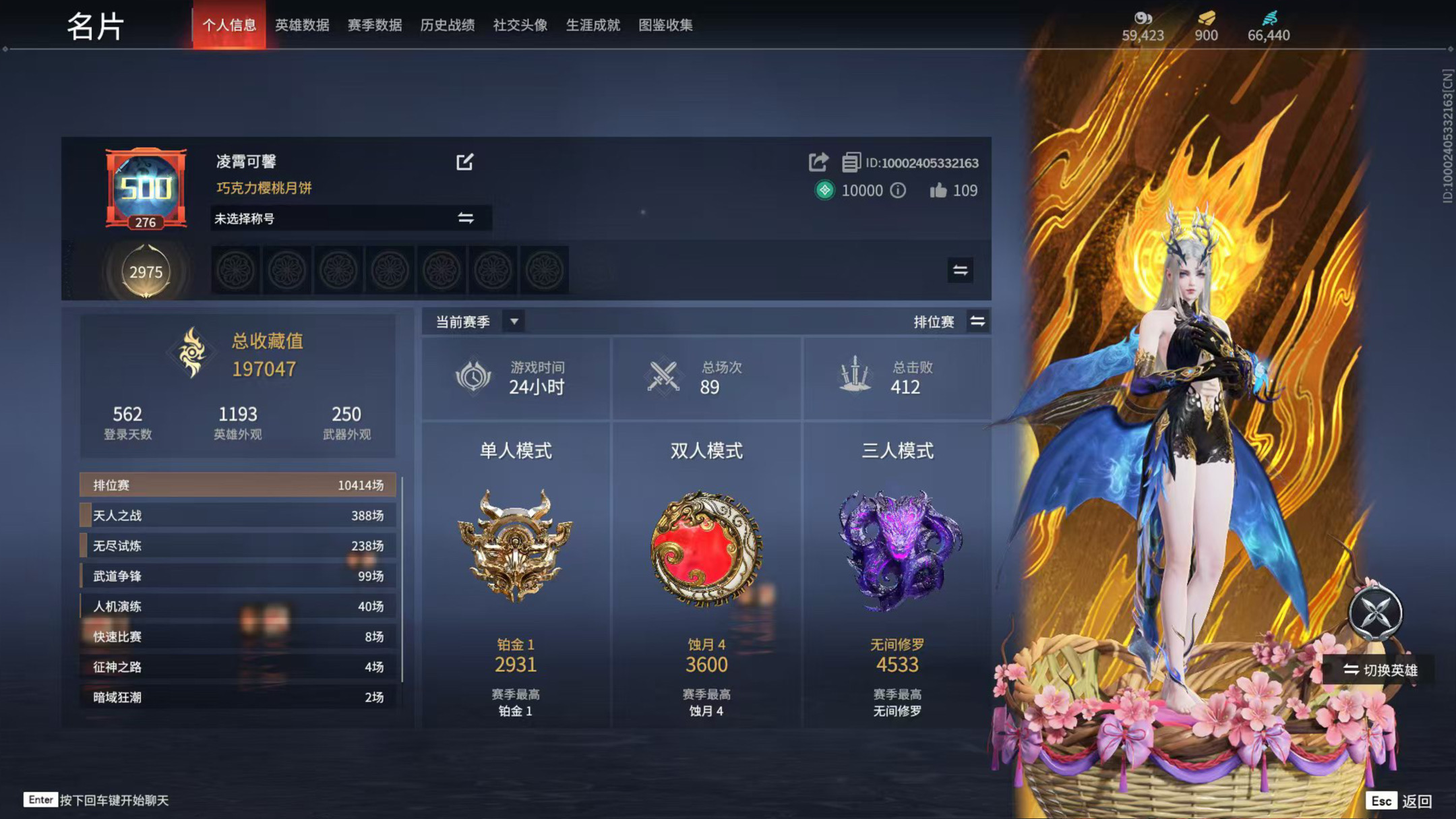
Task: Open the 图鉴收集 tab
Action: [x=665, y=25]
